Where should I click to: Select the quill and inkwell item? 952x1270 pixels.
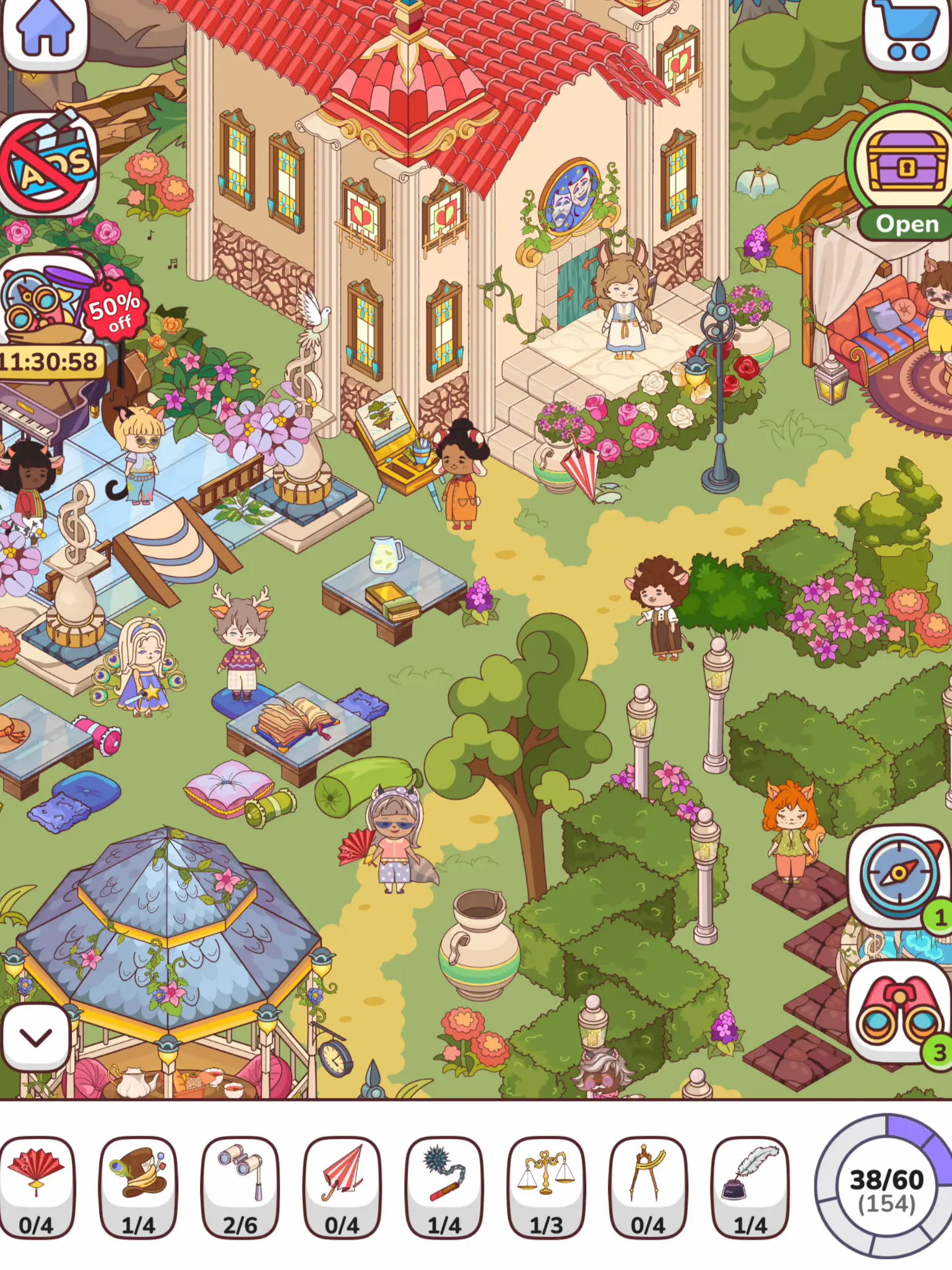tap(750, 1186)
